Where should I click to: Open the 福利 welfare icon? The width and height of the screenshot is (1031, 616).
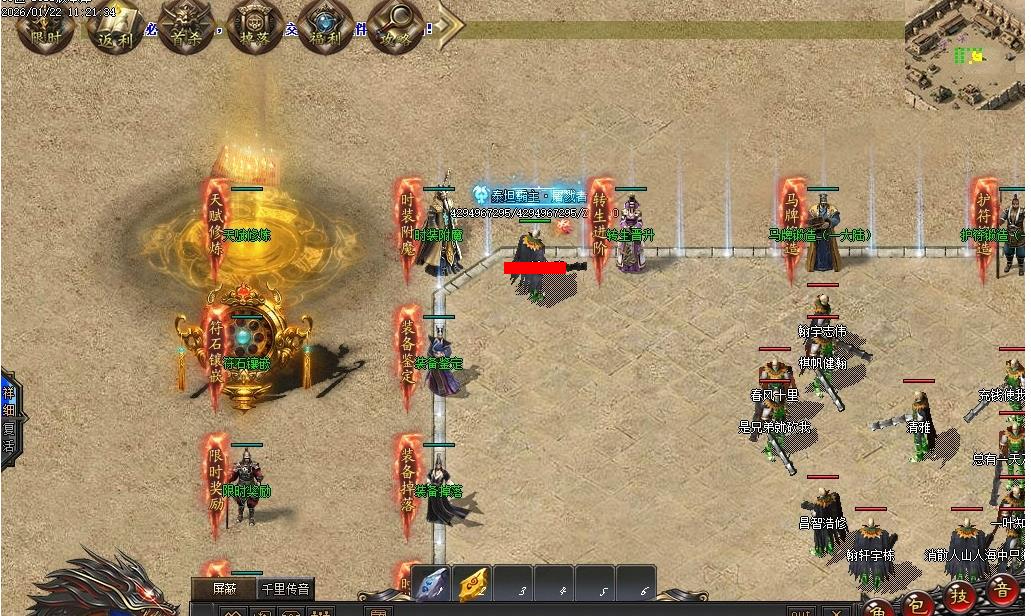(324, 24)
